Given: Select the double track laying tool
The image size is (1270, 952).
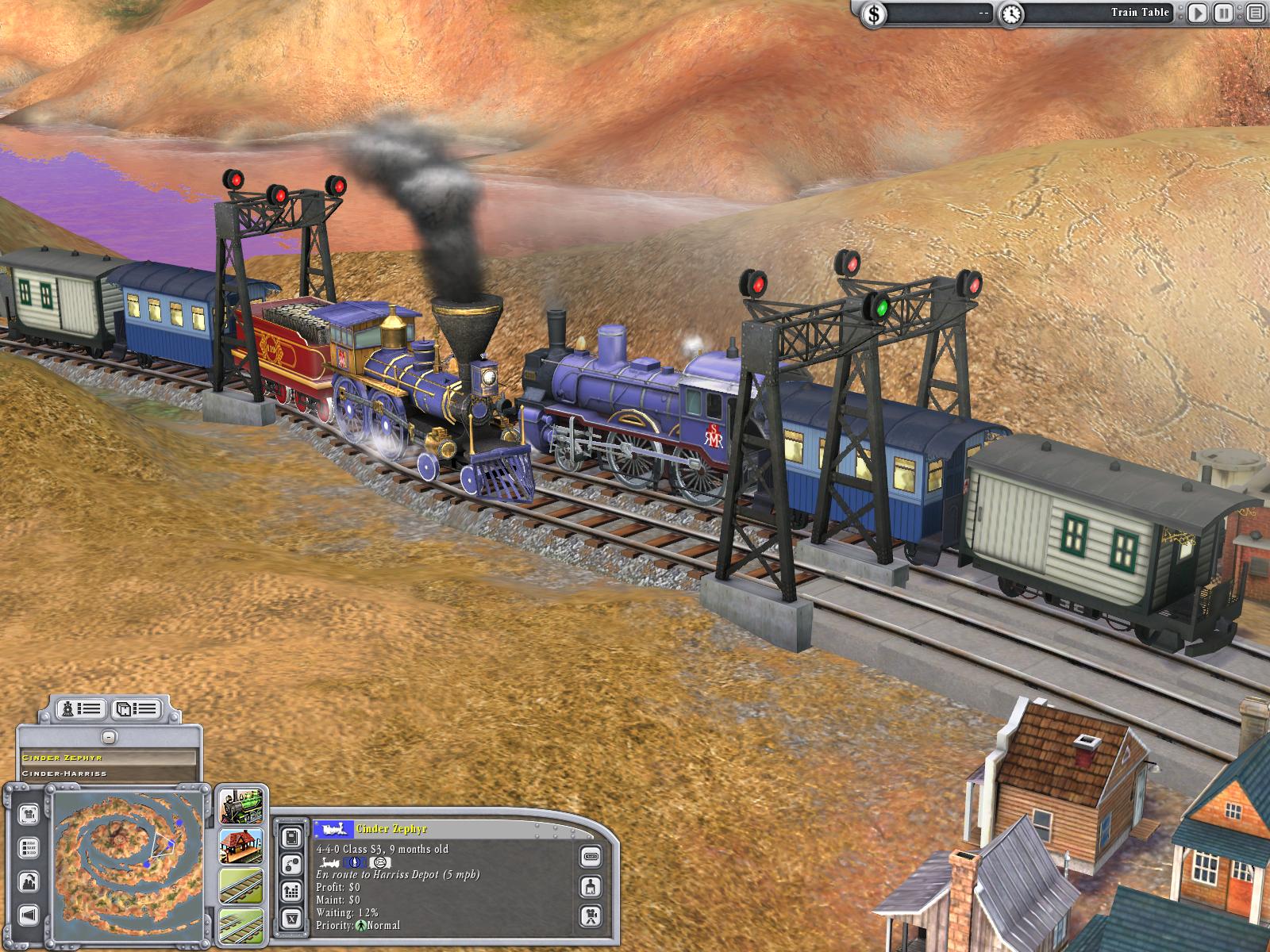Looking at the screenshot, I should [241, 924].
